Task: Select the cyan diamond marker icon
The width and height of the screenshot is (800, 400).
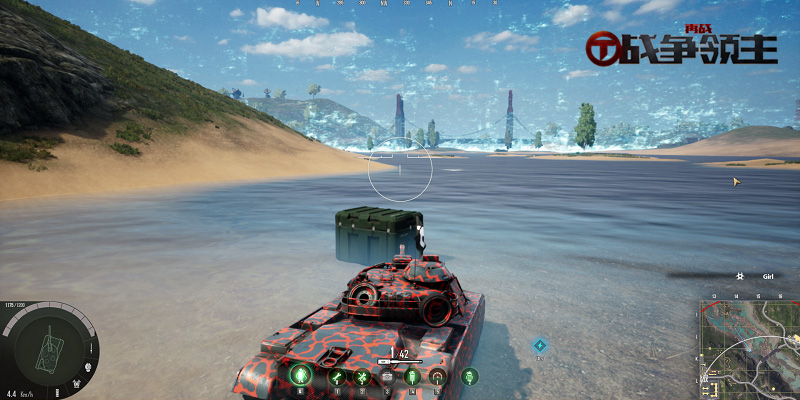Action: 539,345
